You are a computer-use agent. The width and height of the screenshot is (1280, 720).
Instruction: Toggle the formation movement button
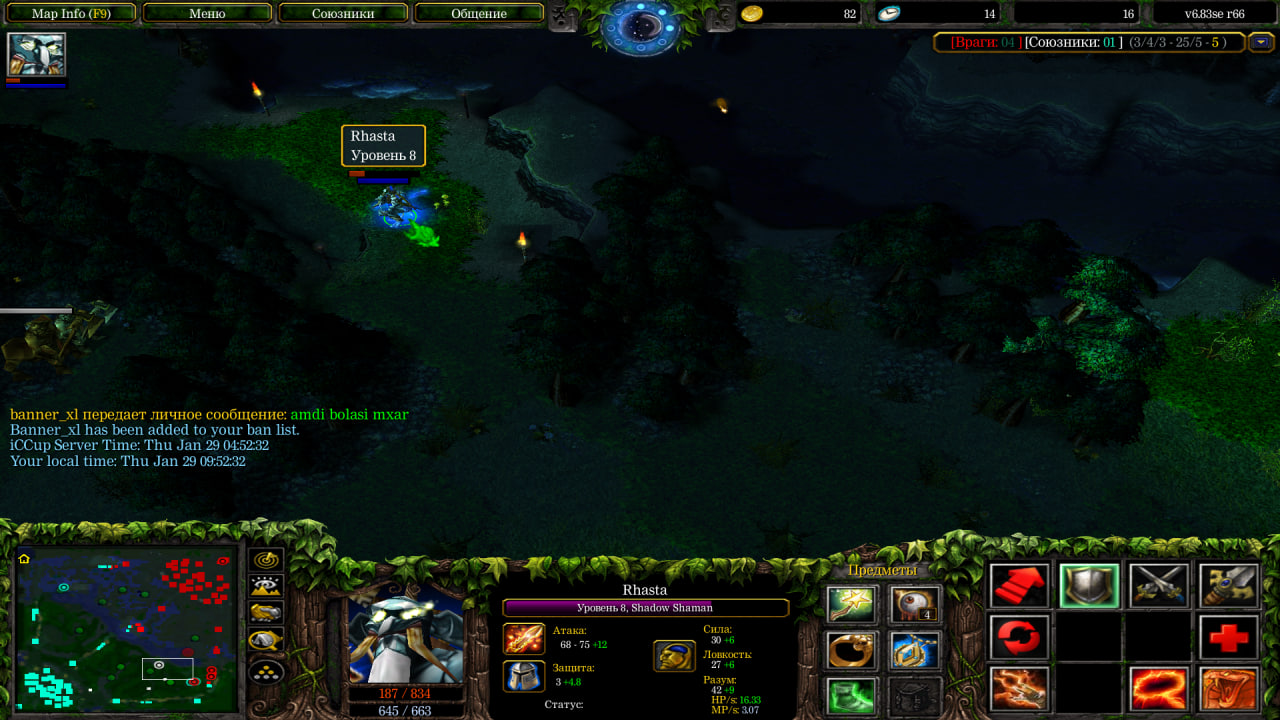point(266,671)
